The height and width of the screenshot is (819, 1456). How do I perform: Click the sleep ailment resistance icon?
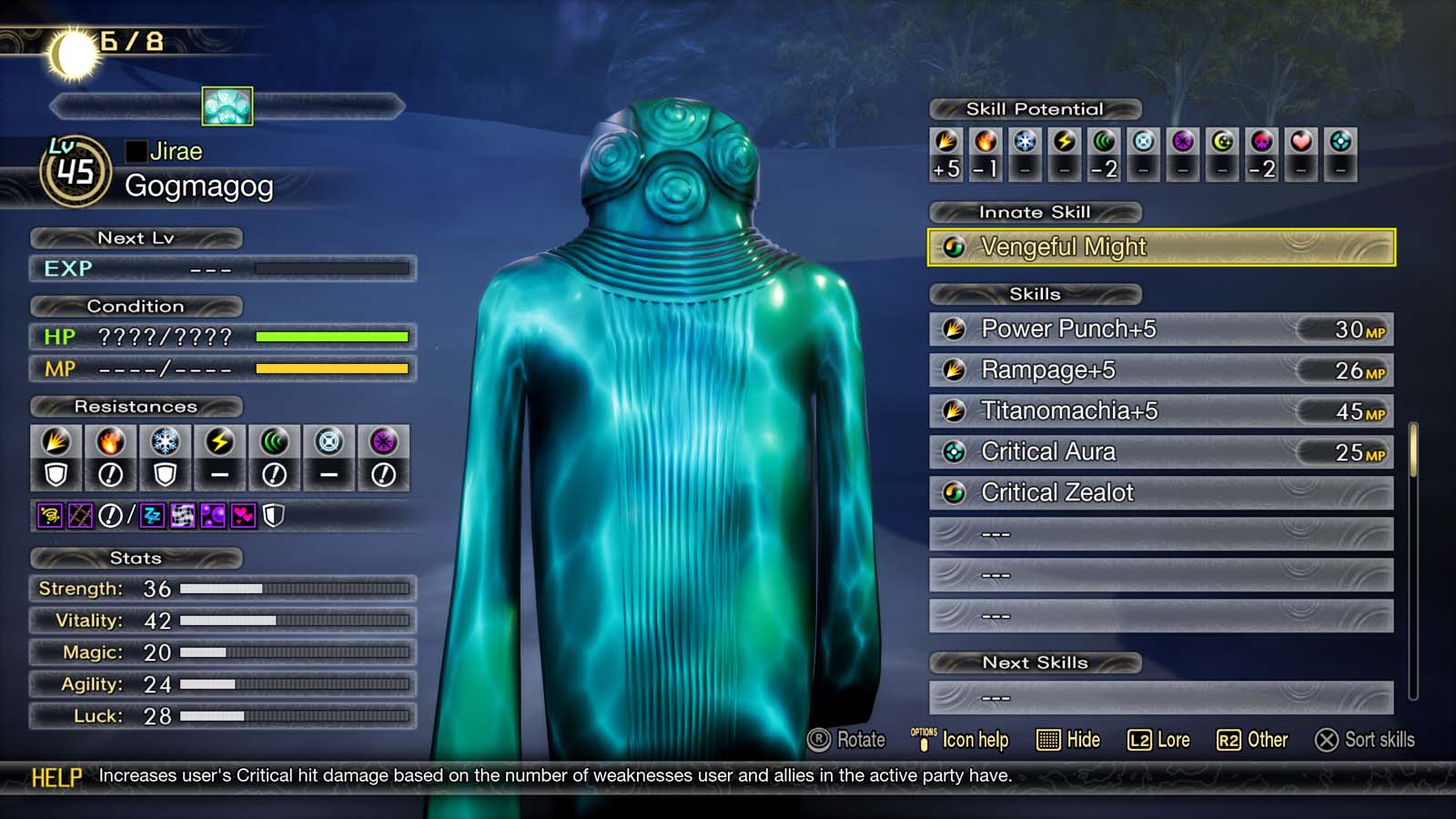151,516
